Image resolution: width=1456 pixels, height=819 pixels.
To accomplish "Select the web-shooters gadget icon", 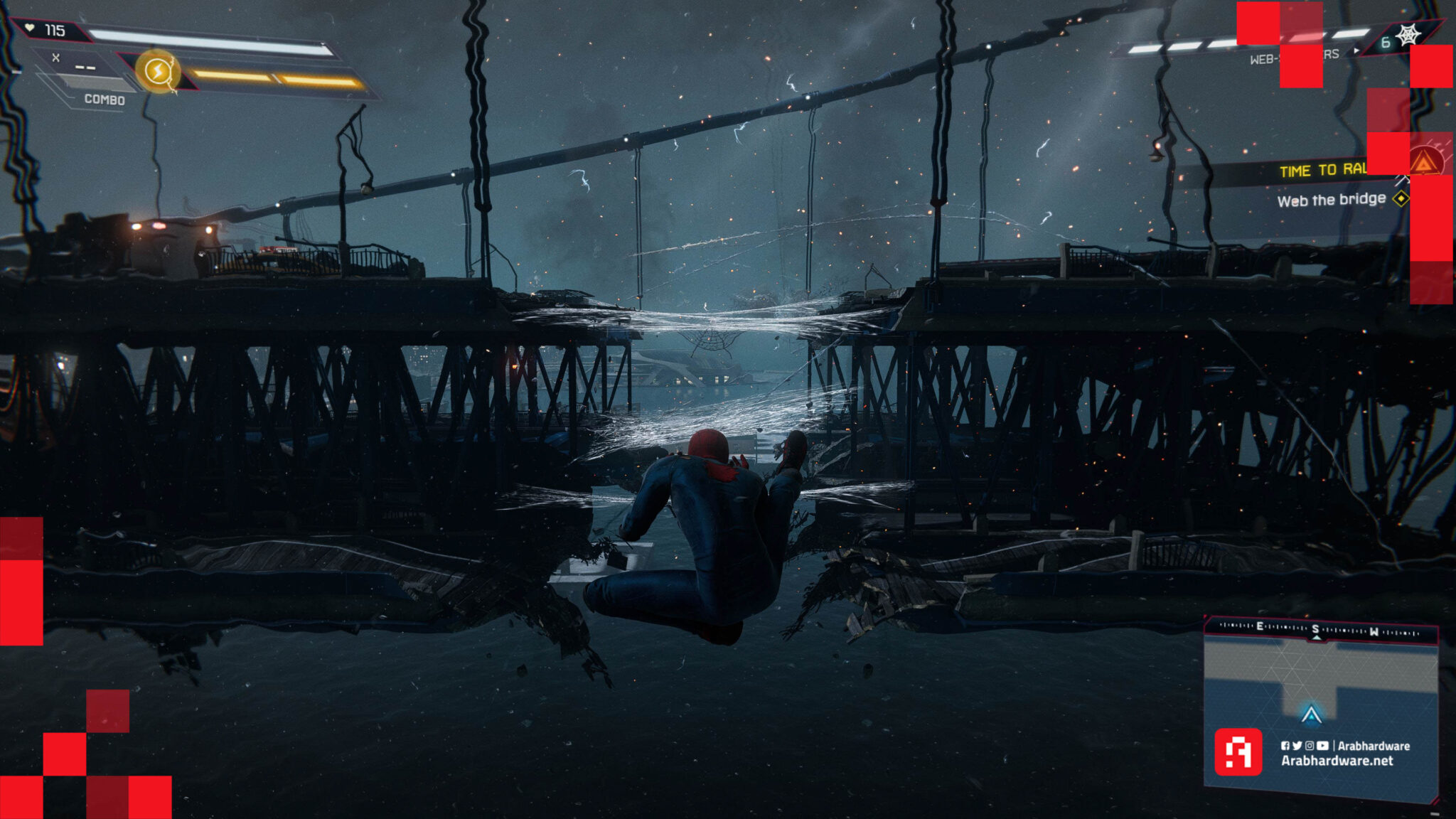I will 1408,36.
